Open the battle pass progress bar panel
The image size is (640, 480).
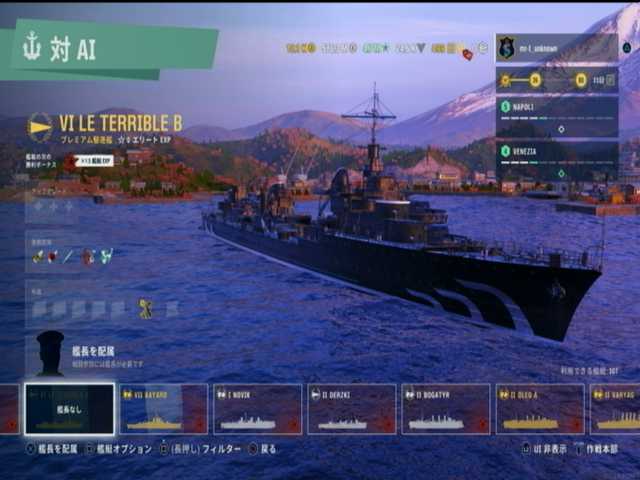[556, 80]
